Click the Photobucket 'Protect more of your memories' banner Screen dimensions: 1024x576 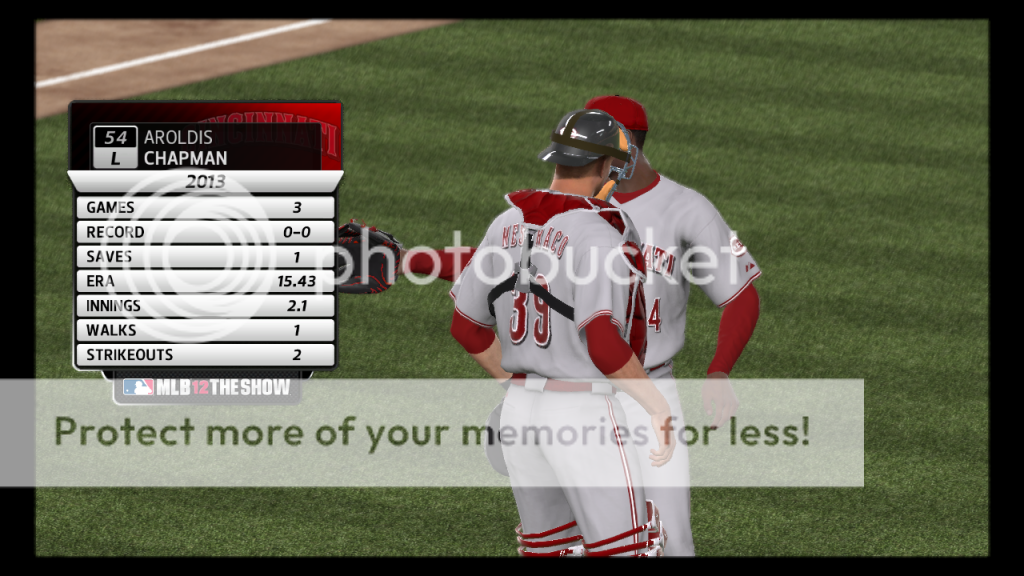(x=432, y=432)
